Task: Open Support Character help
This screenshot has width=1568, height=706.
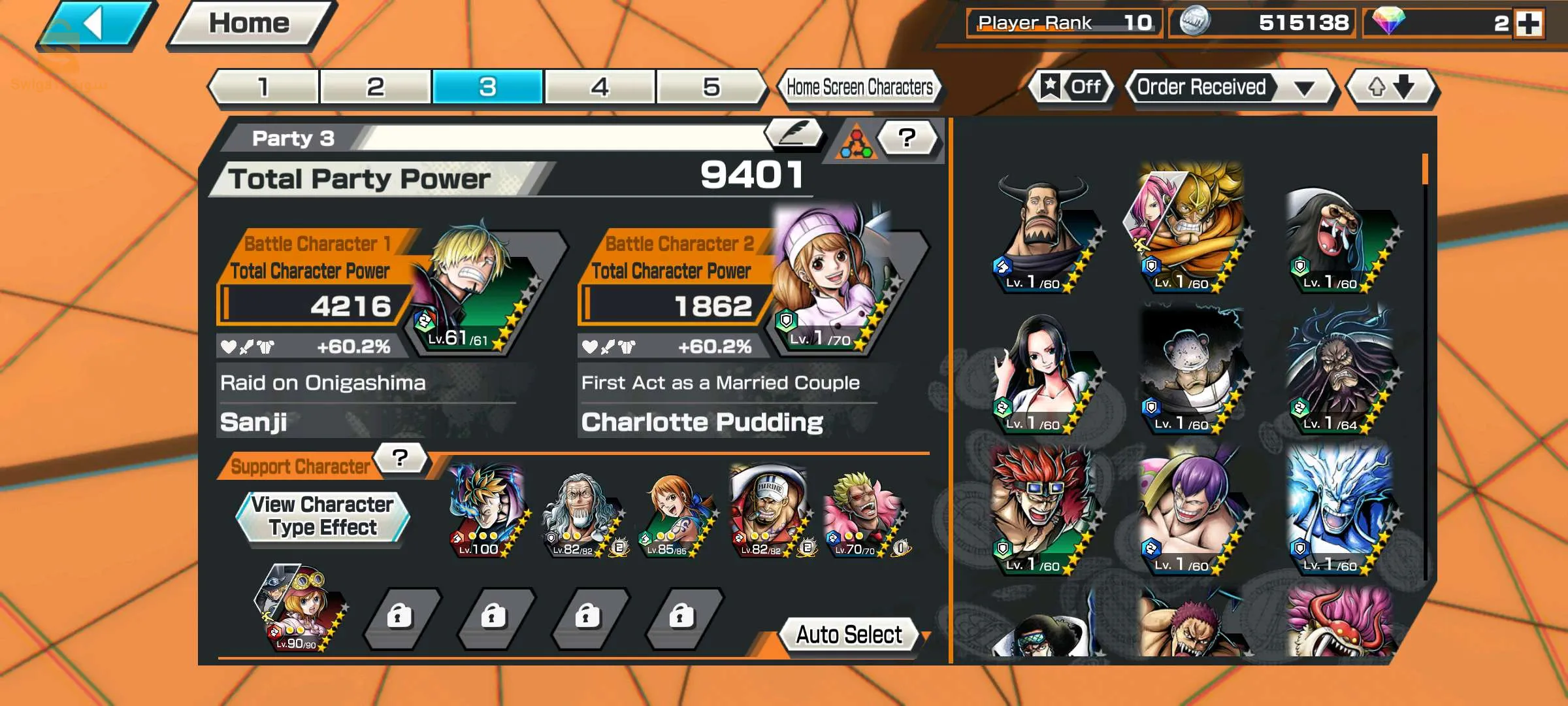Action: (x=400, y=458)
